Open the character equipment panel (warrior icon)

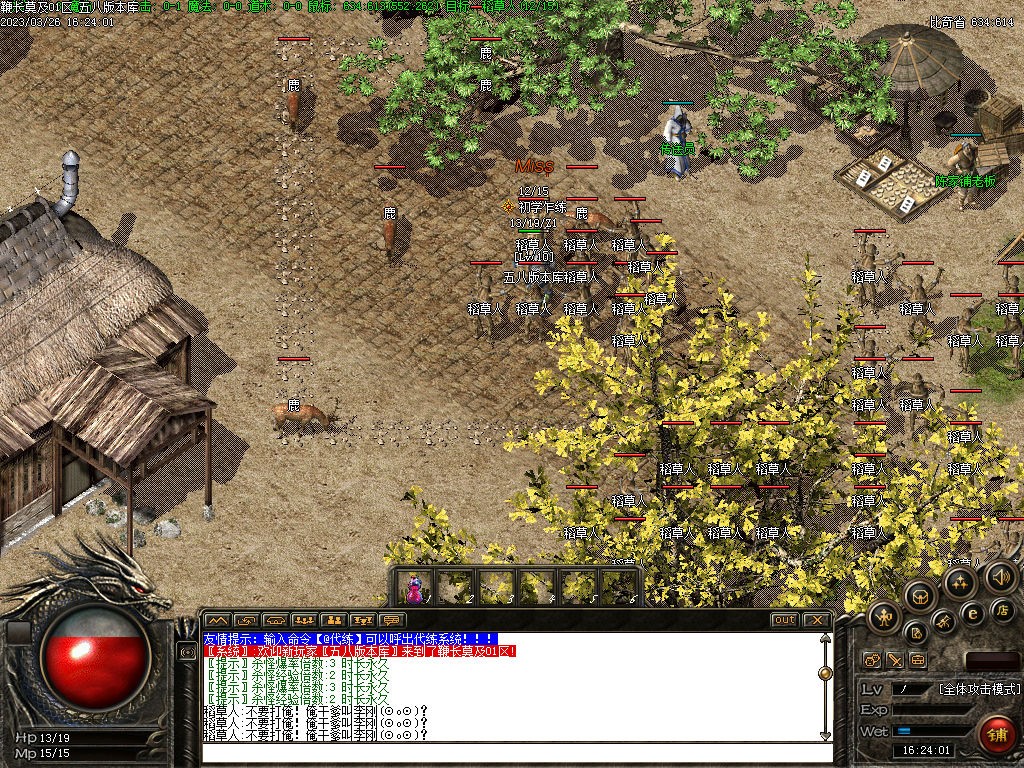pos(884,617)
